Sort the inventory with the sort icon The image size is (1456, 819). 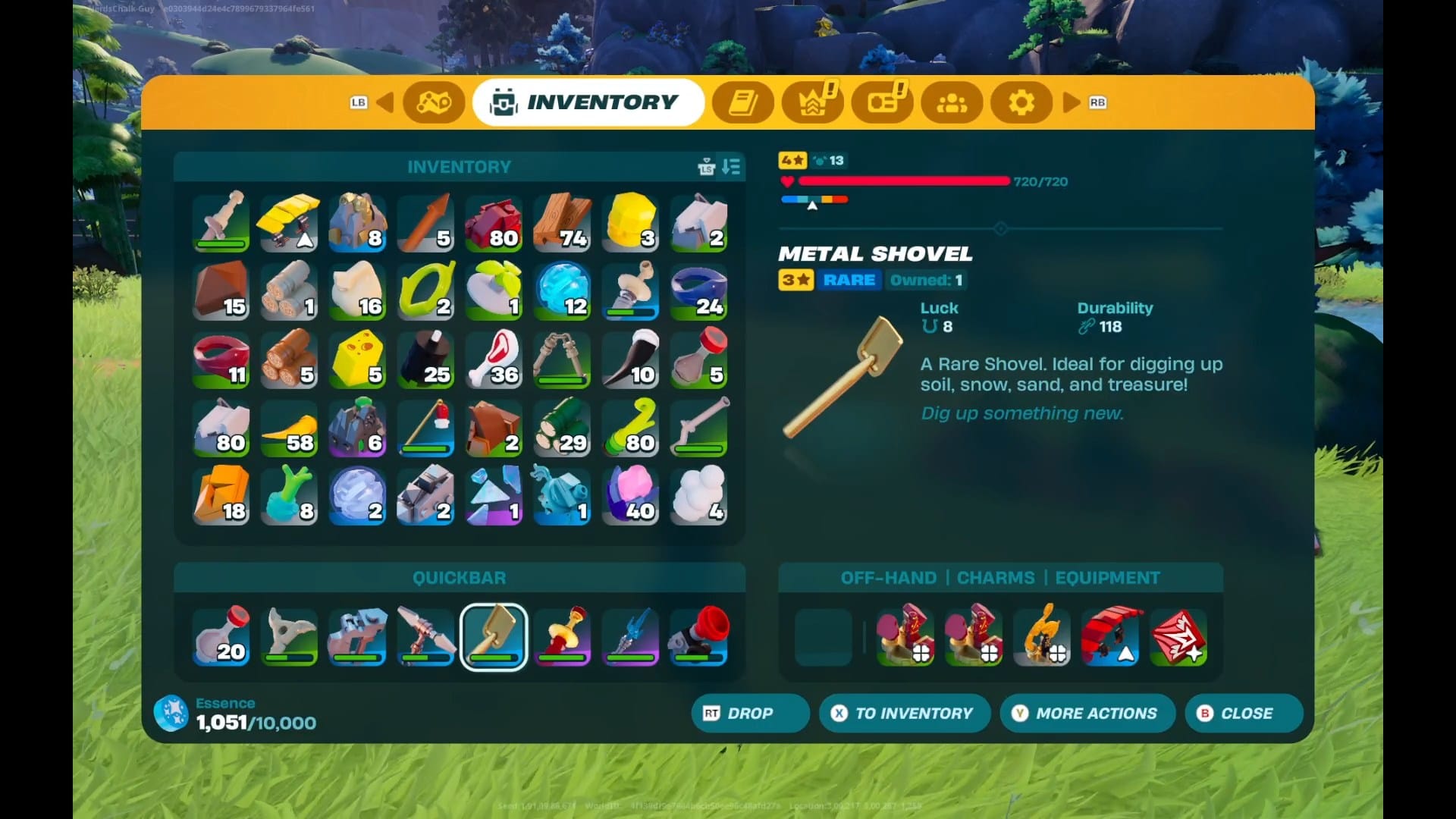(x=731, y=167)
